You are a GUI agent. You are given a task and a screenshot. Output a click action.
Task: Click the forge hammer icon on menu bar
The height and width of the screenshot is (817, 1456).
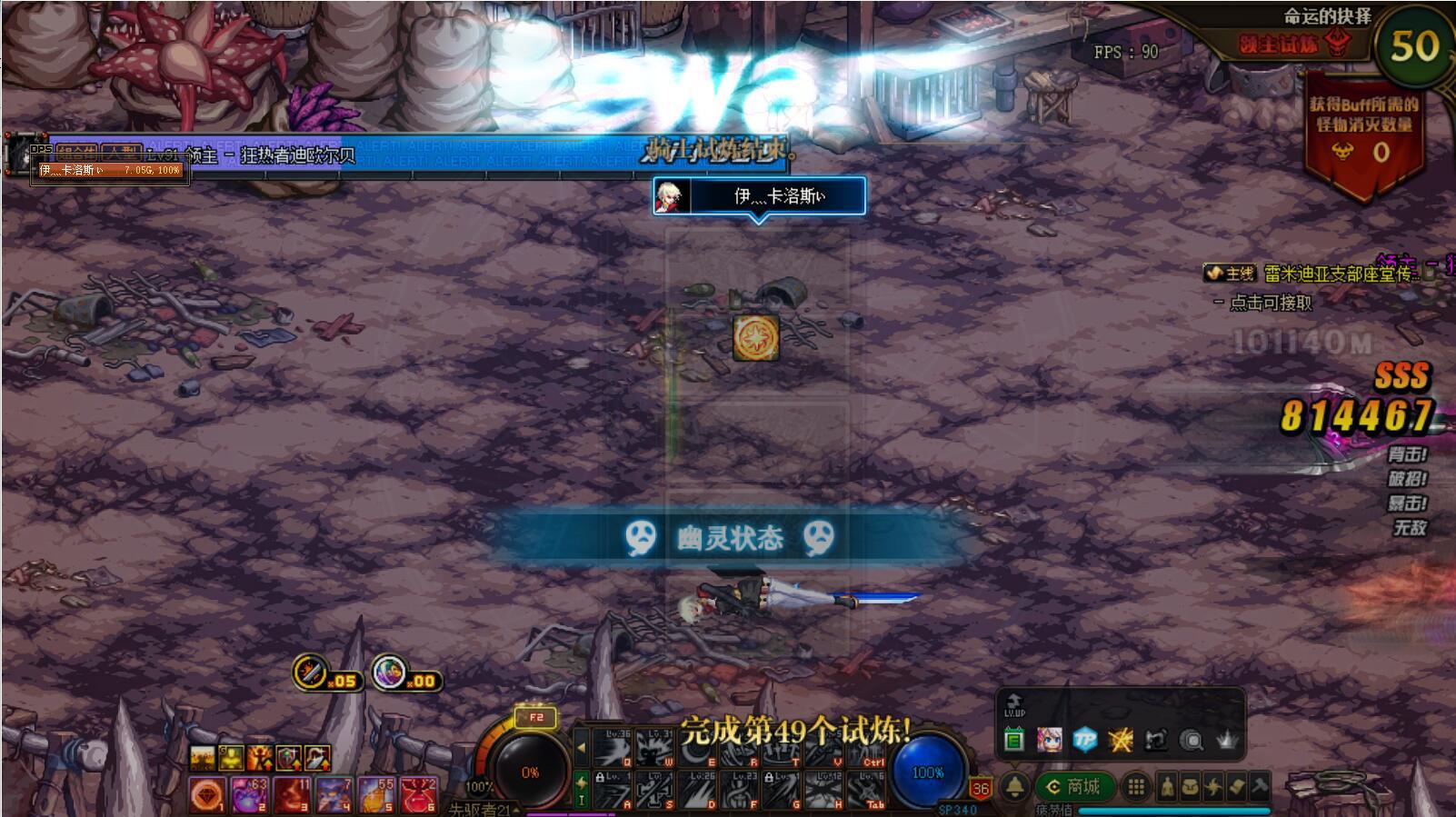pyautogui.click(x=1262, y=787)
